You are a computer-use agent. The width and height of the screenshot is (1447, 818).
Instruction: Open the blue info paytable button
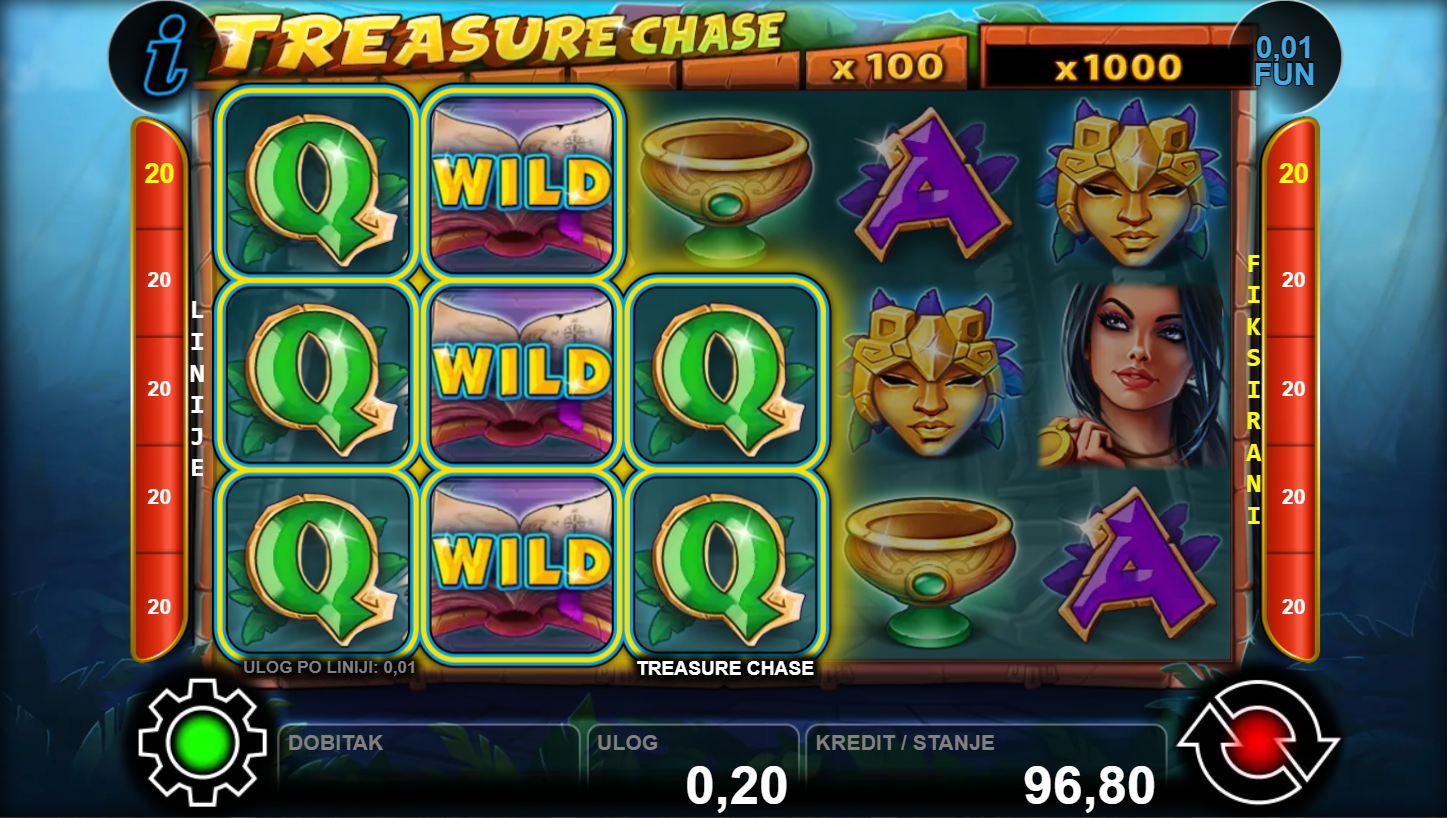pyautogui.click(x=159, y=59)
